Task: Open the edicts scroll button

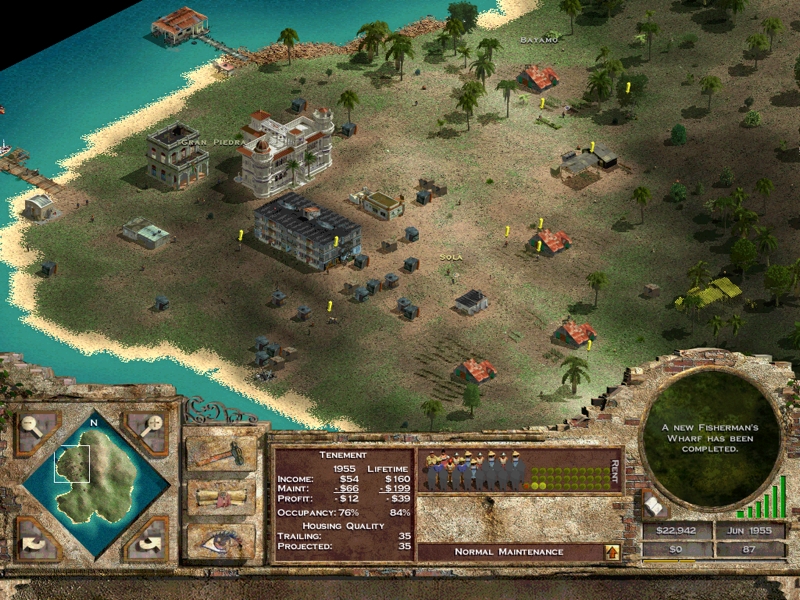Action: (221, 497)
